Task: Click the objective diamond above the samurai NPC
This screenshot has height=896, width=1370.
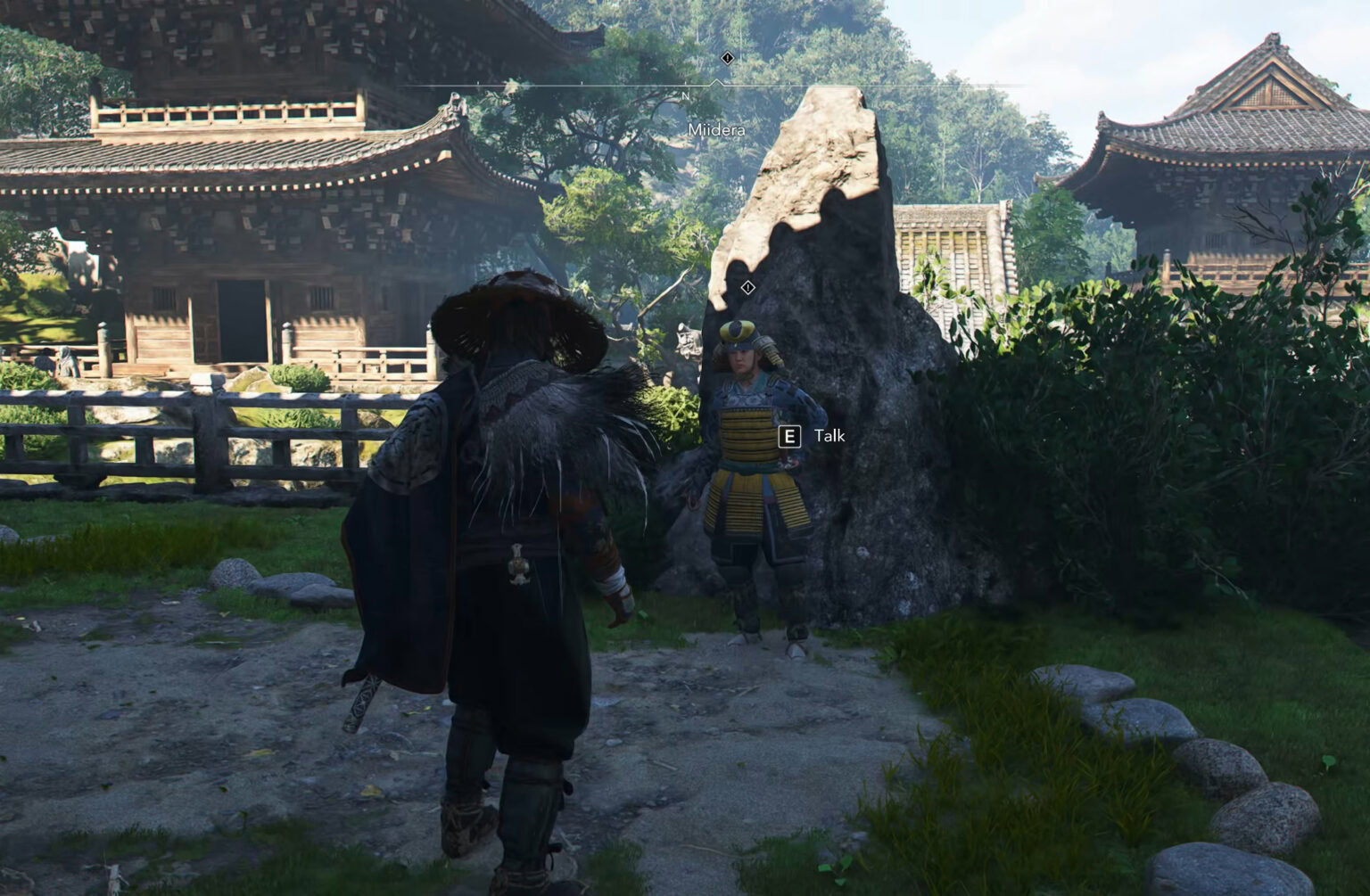Action: pos(747,287)
